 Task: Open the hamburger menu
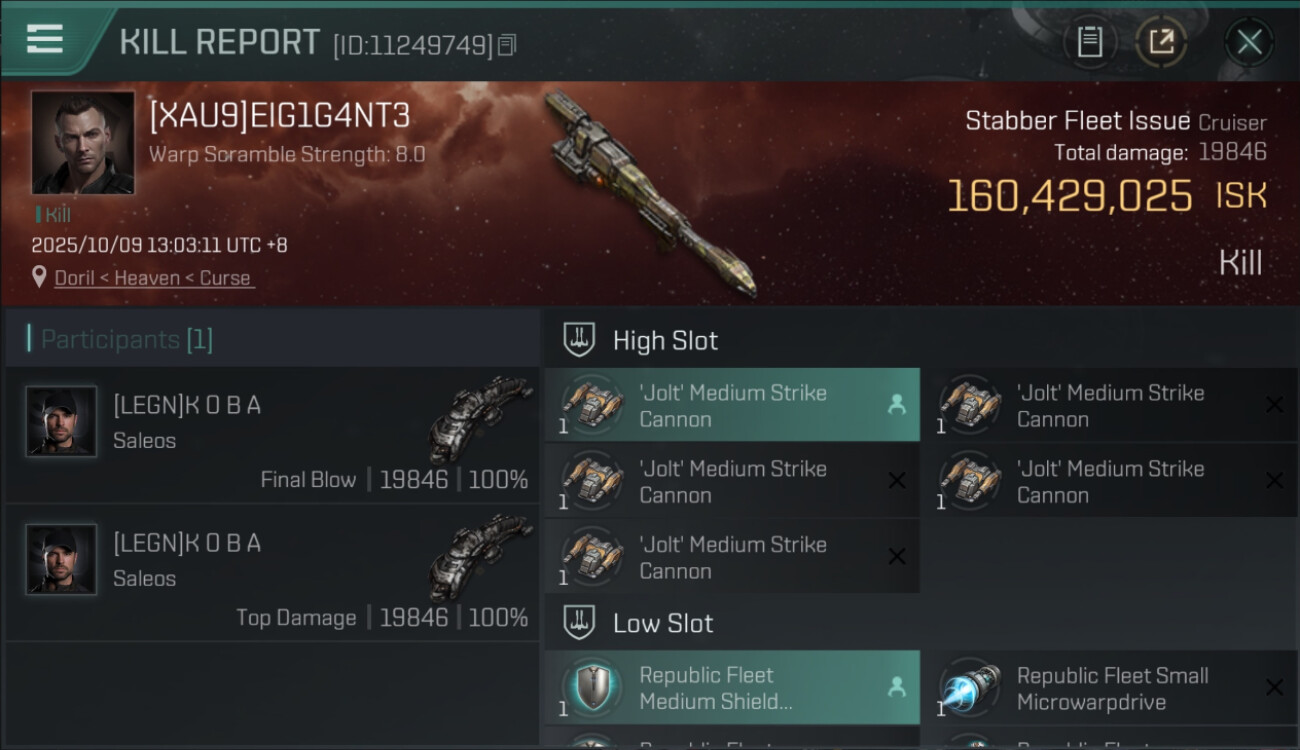click(45, 39)
